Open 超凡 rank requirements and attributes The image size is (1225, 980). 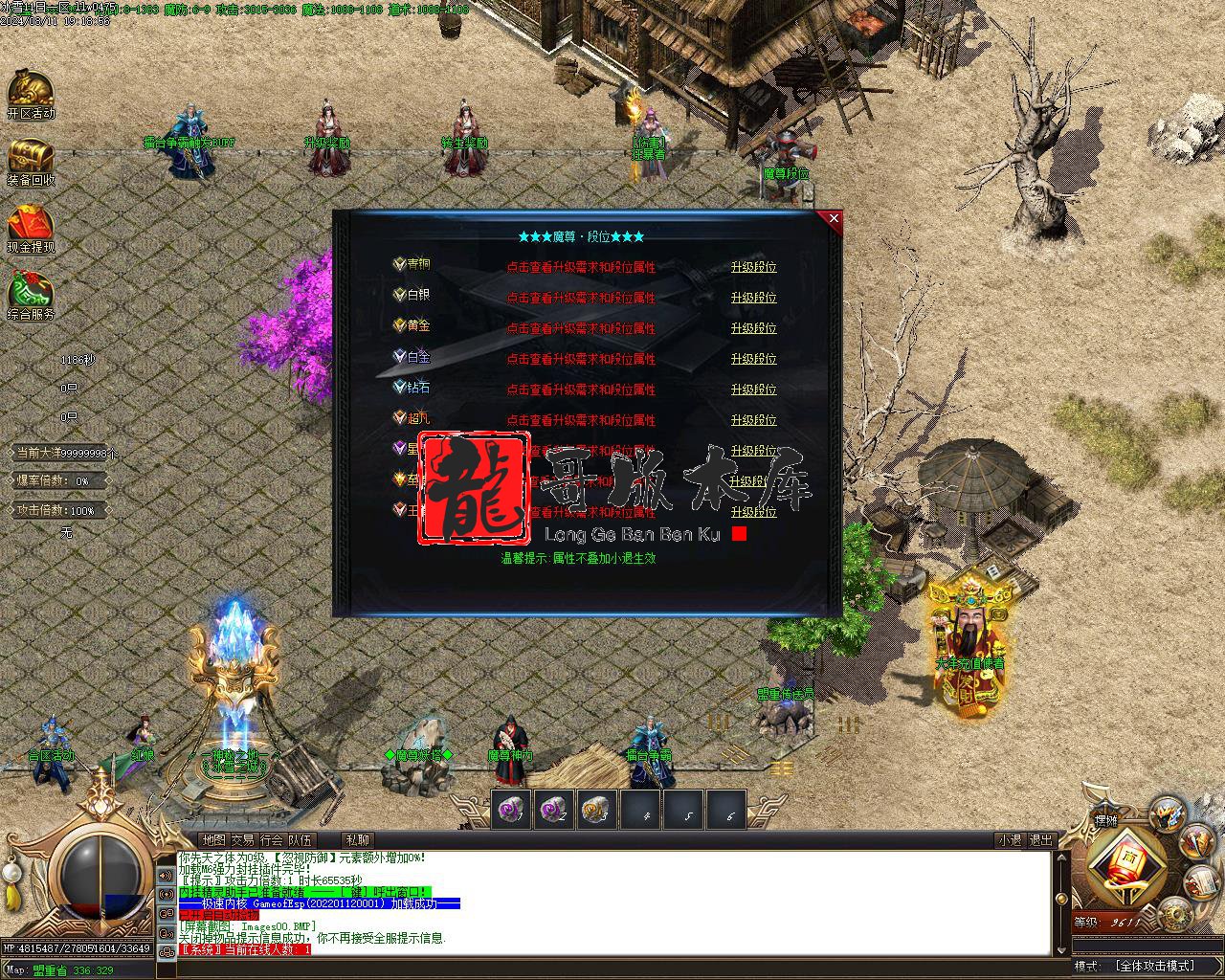pos(581,421)
